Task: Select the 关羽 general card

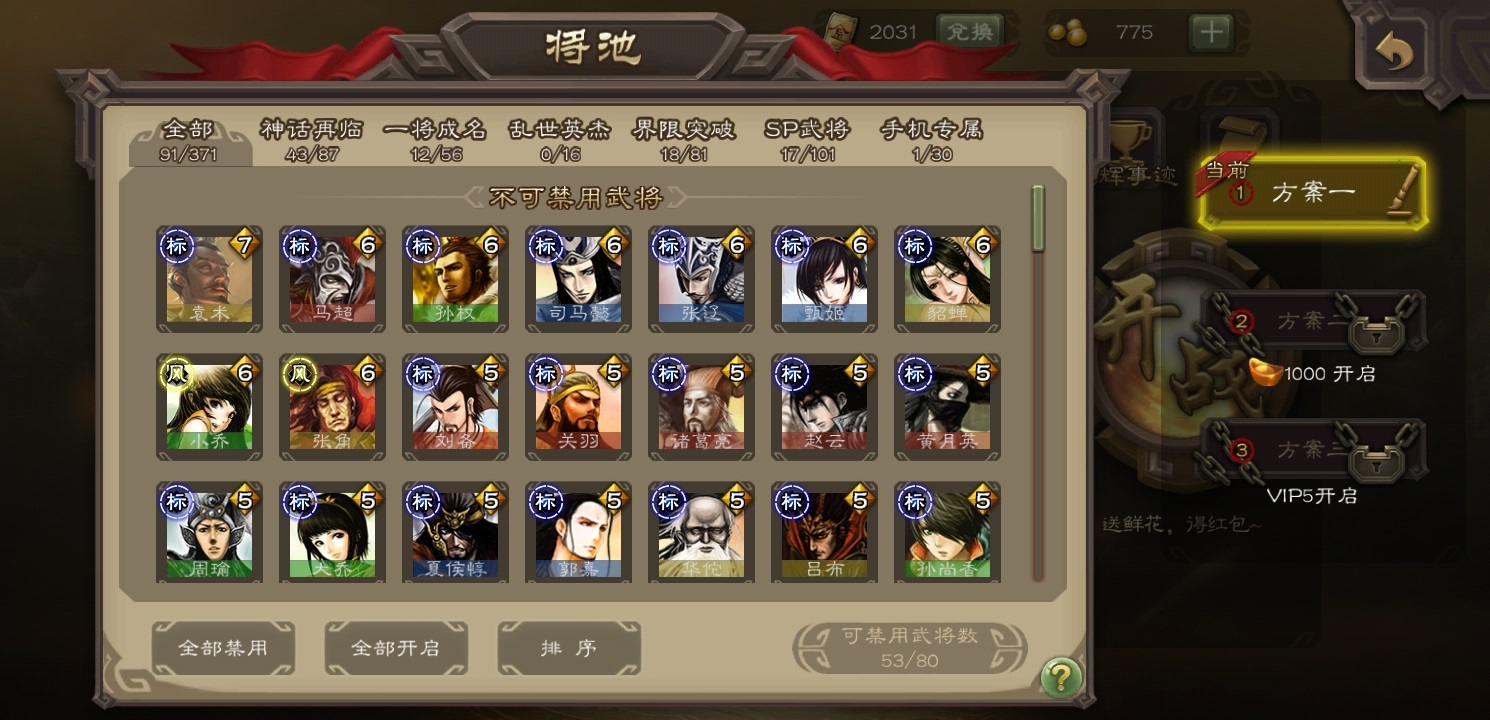Action: [x=578, y=407]
